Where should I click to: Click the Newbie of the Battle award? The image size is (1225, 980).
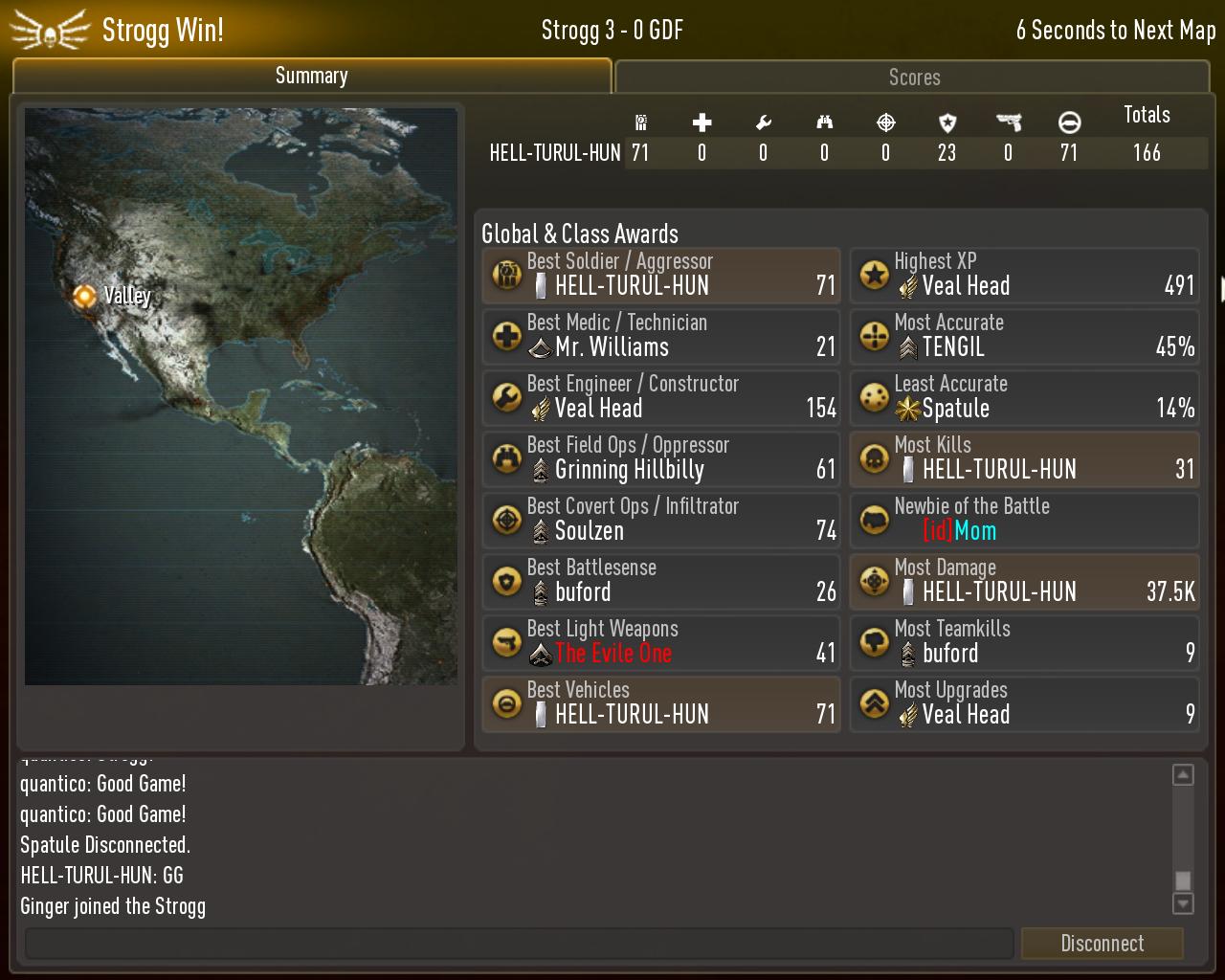[x=1024, y=521]
